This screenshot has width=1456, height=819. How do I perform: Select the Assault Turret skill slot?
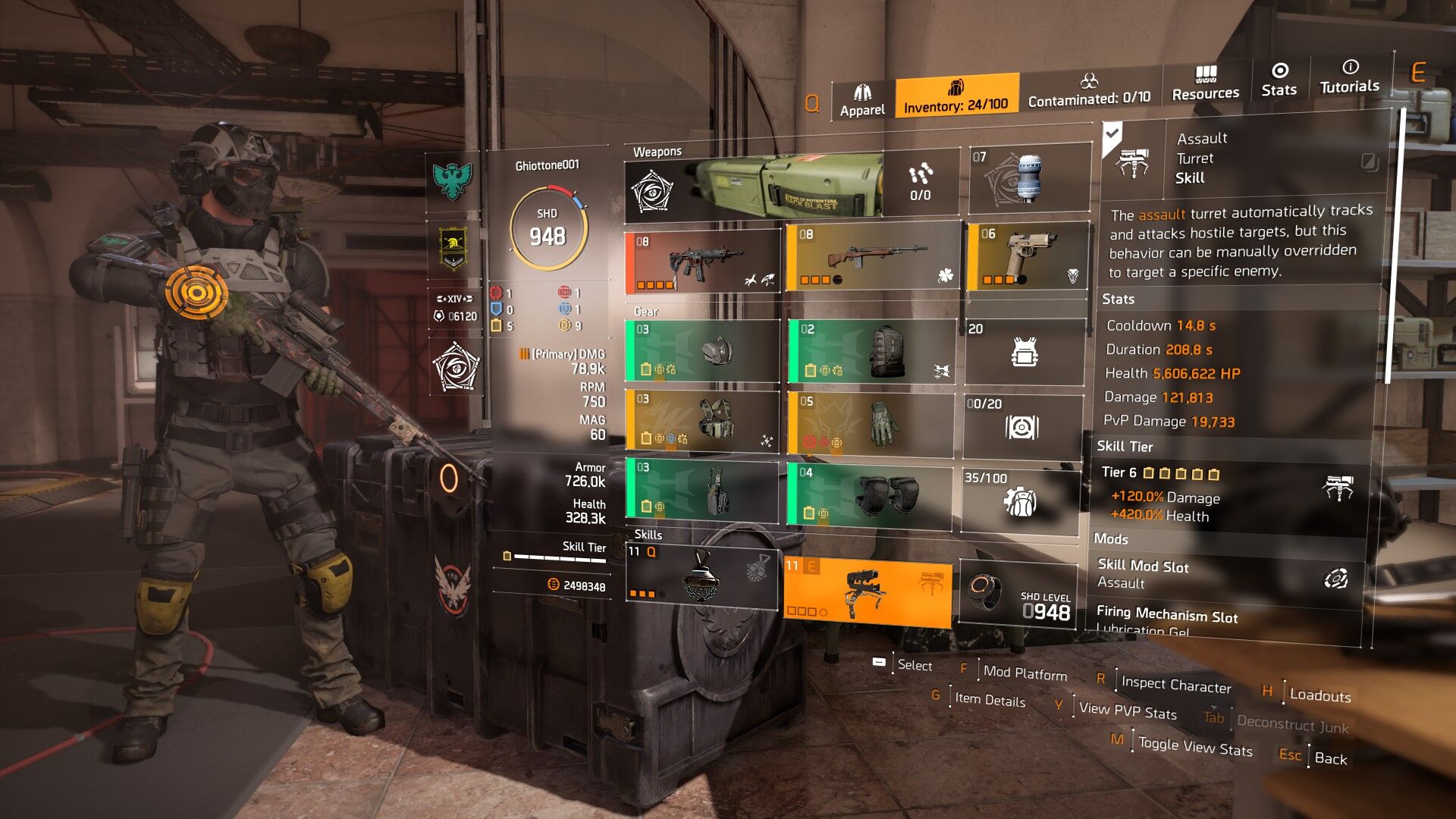click(868, 591)
